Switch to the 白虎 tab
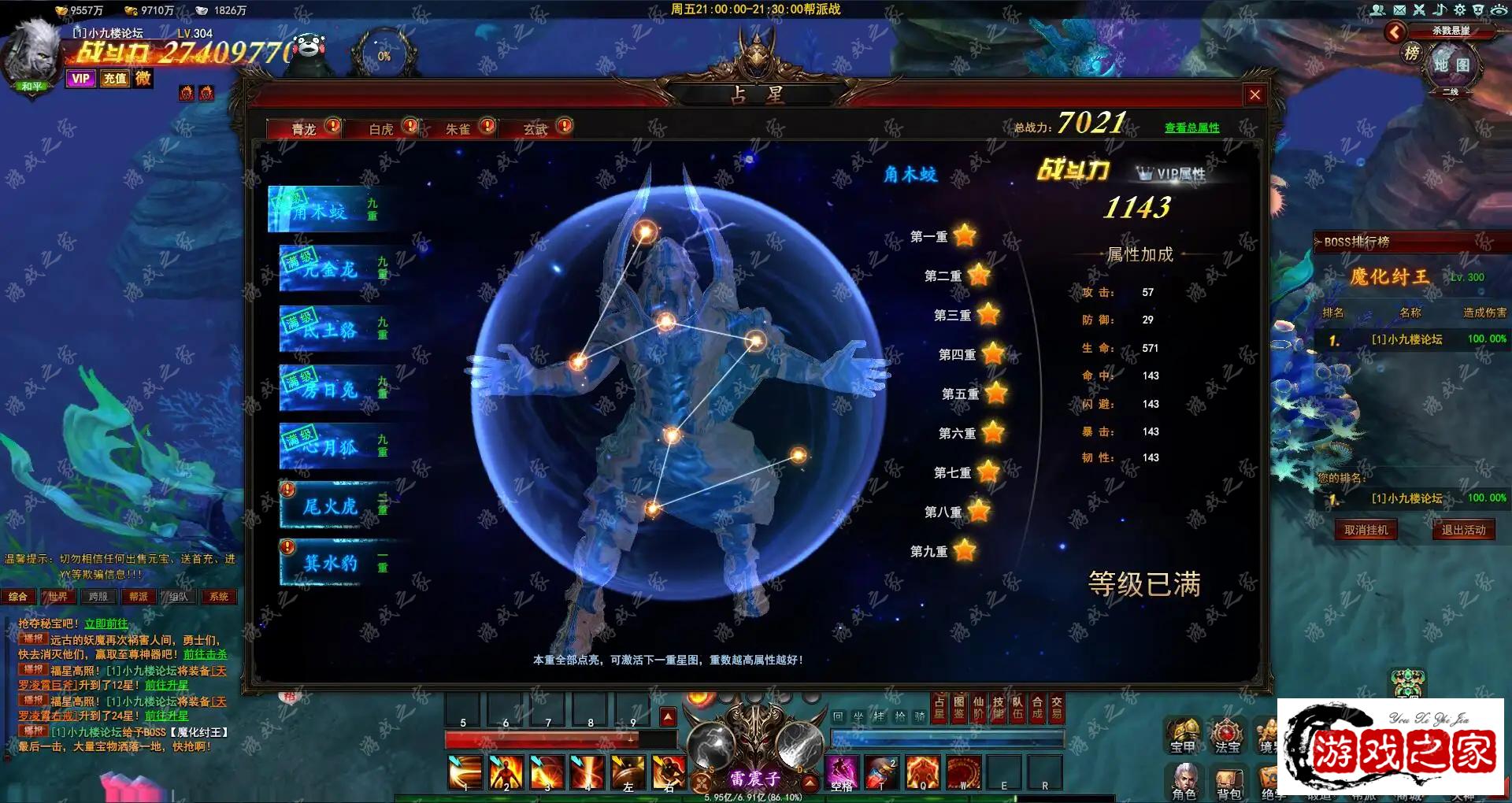This screenshot has width=1512, height=803. click(382, 129)
